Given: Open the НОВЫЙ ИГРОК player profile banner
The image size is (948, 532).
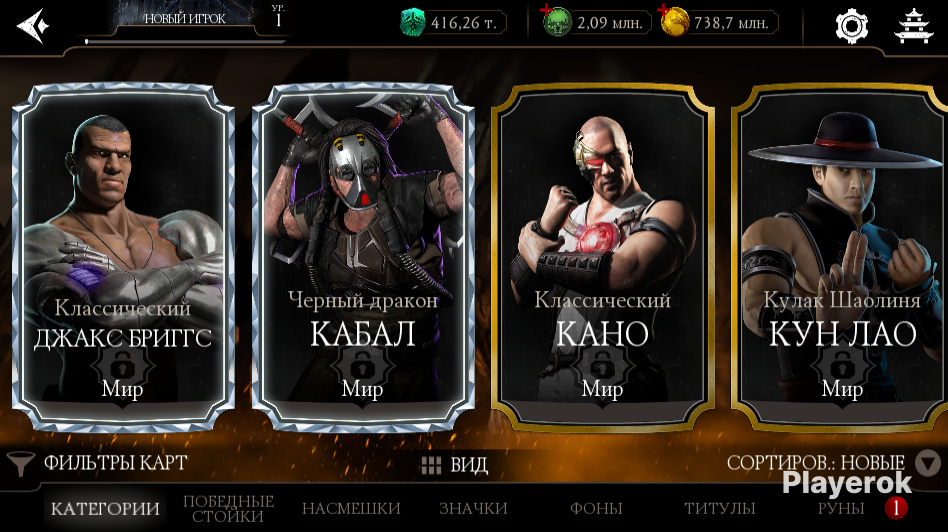Looking at the screenshot, I should [x=185, y=19].
